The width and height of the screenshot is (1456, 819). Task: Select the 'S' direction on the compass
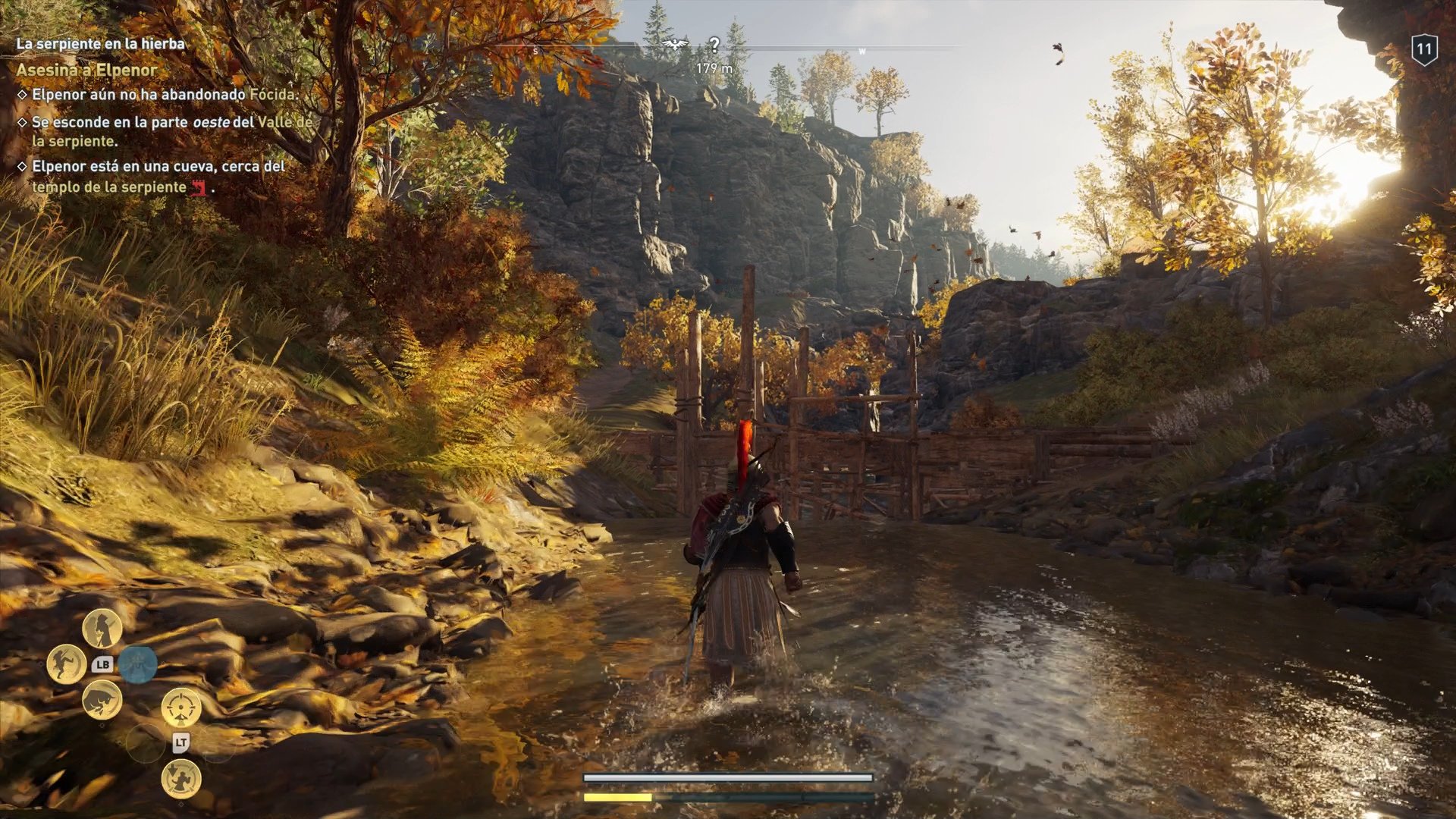tap(536, 49)
